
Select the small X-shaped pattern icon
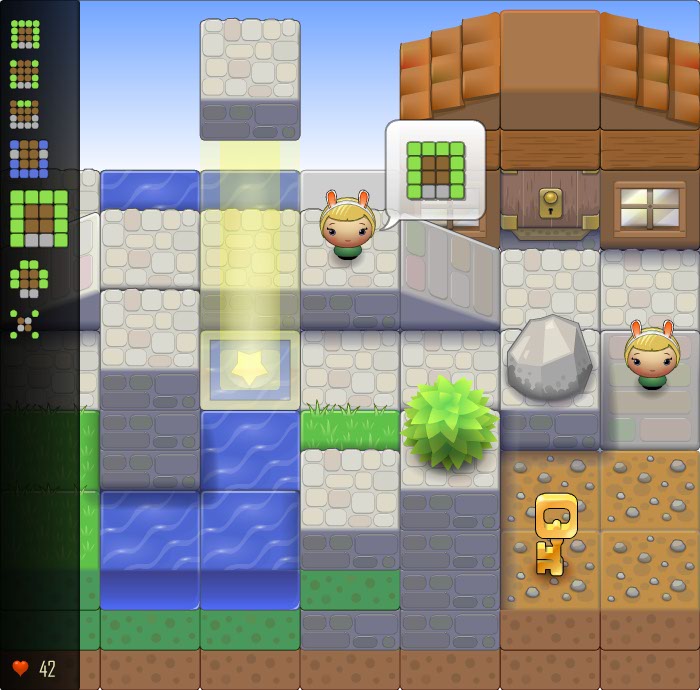(x=25, y=323)
